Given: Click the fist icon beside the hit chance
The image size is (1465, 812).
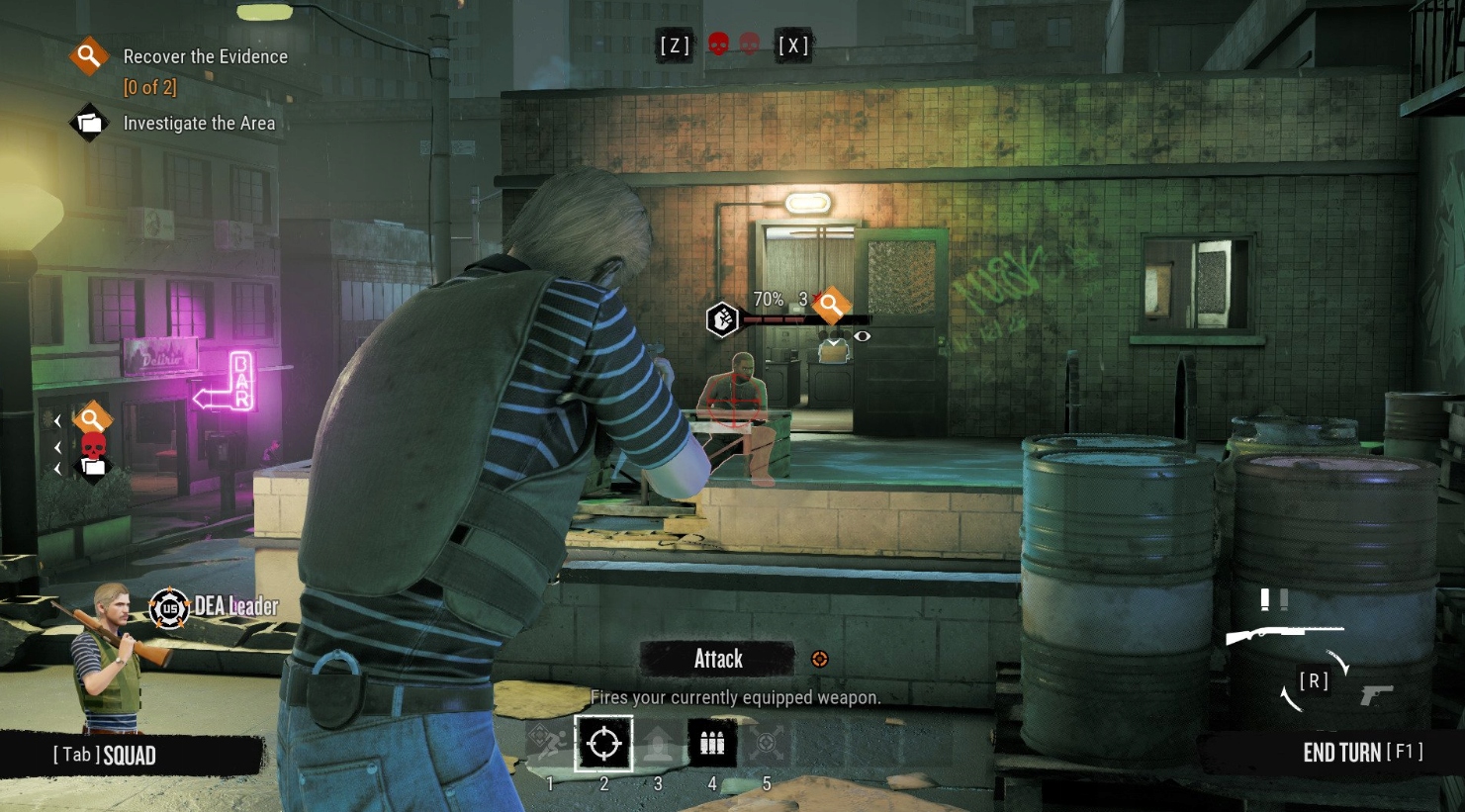Looking at the screenshot, I should click(x=723, y=318).
